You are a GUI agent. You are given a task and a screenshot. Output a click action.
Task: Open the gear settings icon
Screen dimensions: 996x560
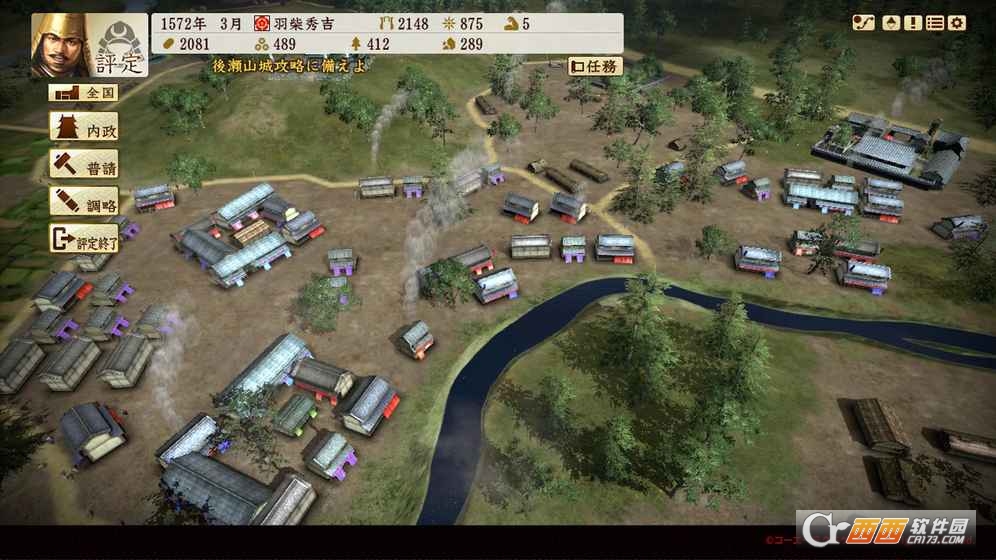pyautogui.click(x=957, y=23)
